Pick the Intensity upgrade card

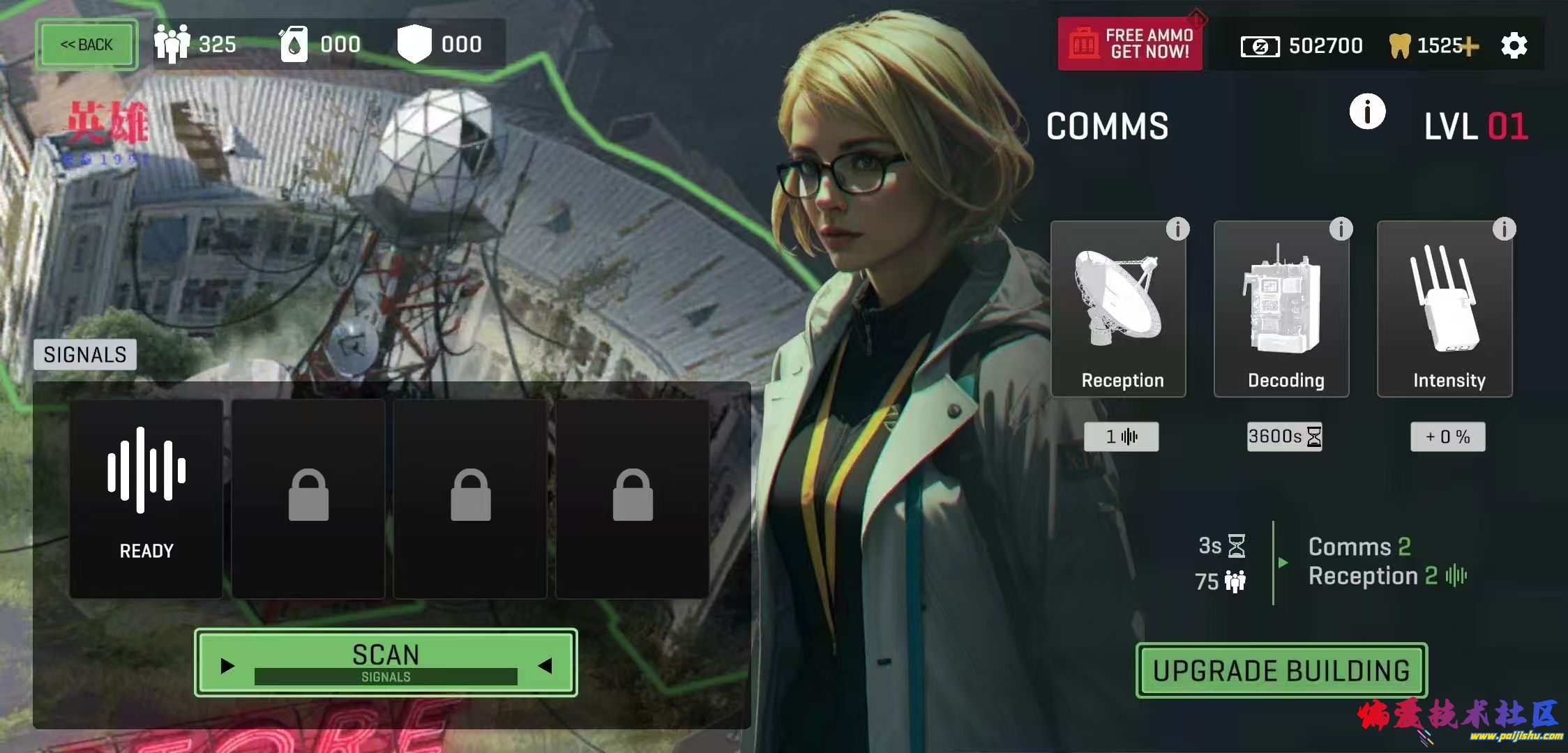click(x=1445, y=310)
